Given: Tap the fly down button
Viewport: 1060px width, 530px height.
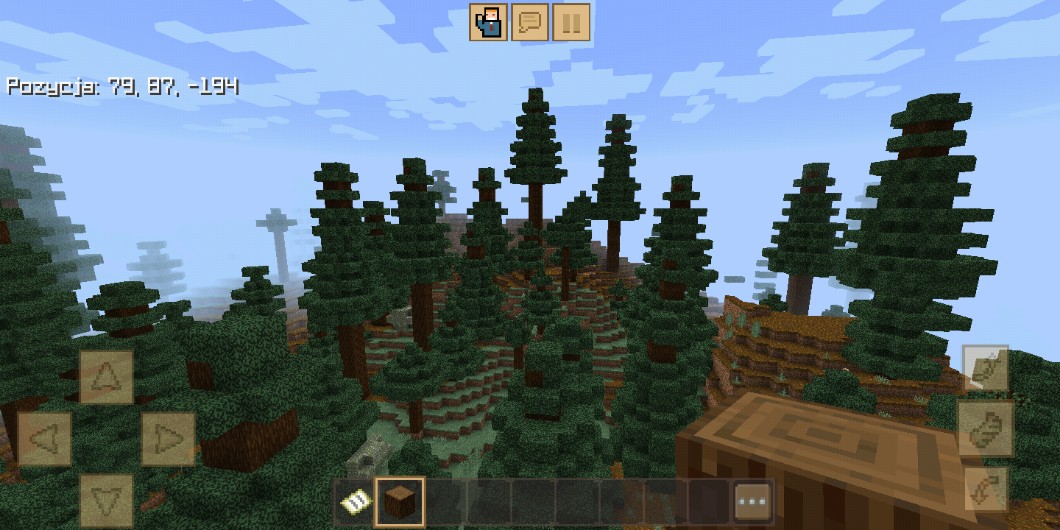Looking at the screenshot, I should [x=985, y=489].
